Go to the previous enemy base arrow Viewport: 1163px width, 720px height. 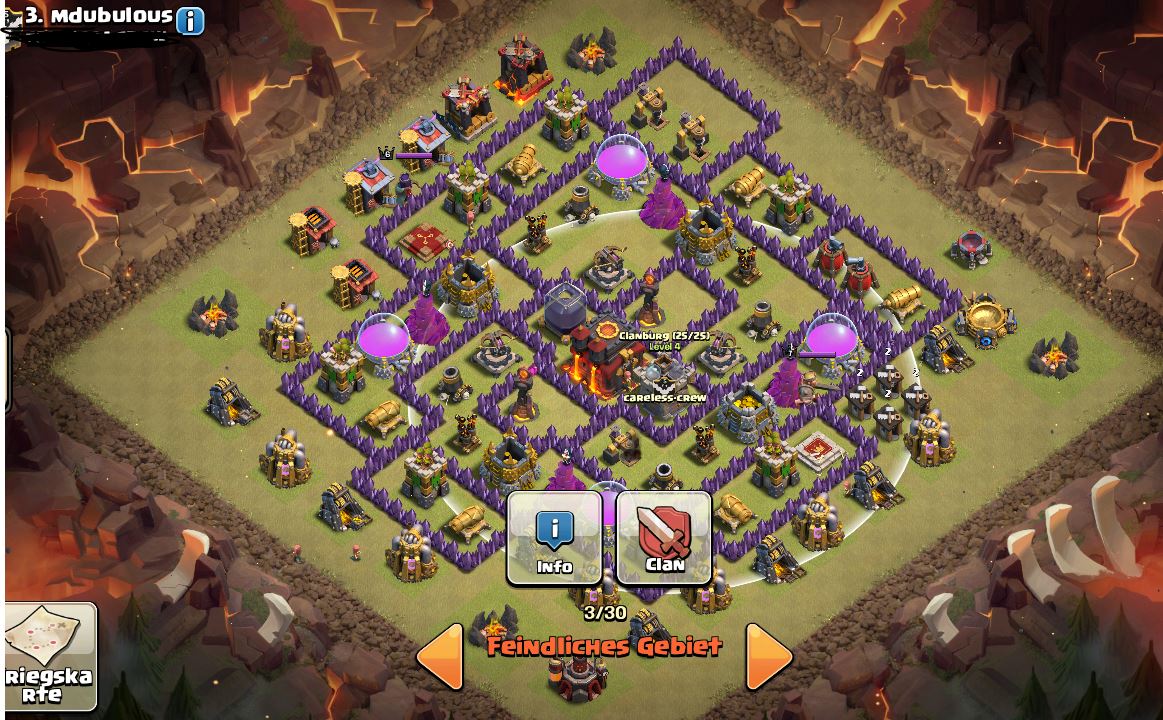pos(440,656)
